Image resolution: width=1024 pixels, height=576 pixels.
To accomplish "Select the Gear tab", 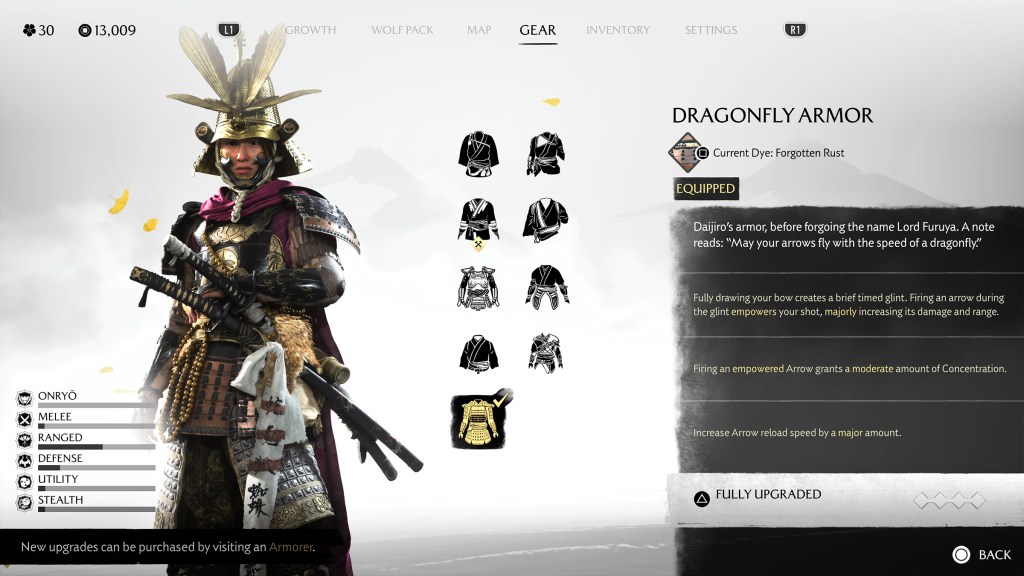I will click(538, 30).
